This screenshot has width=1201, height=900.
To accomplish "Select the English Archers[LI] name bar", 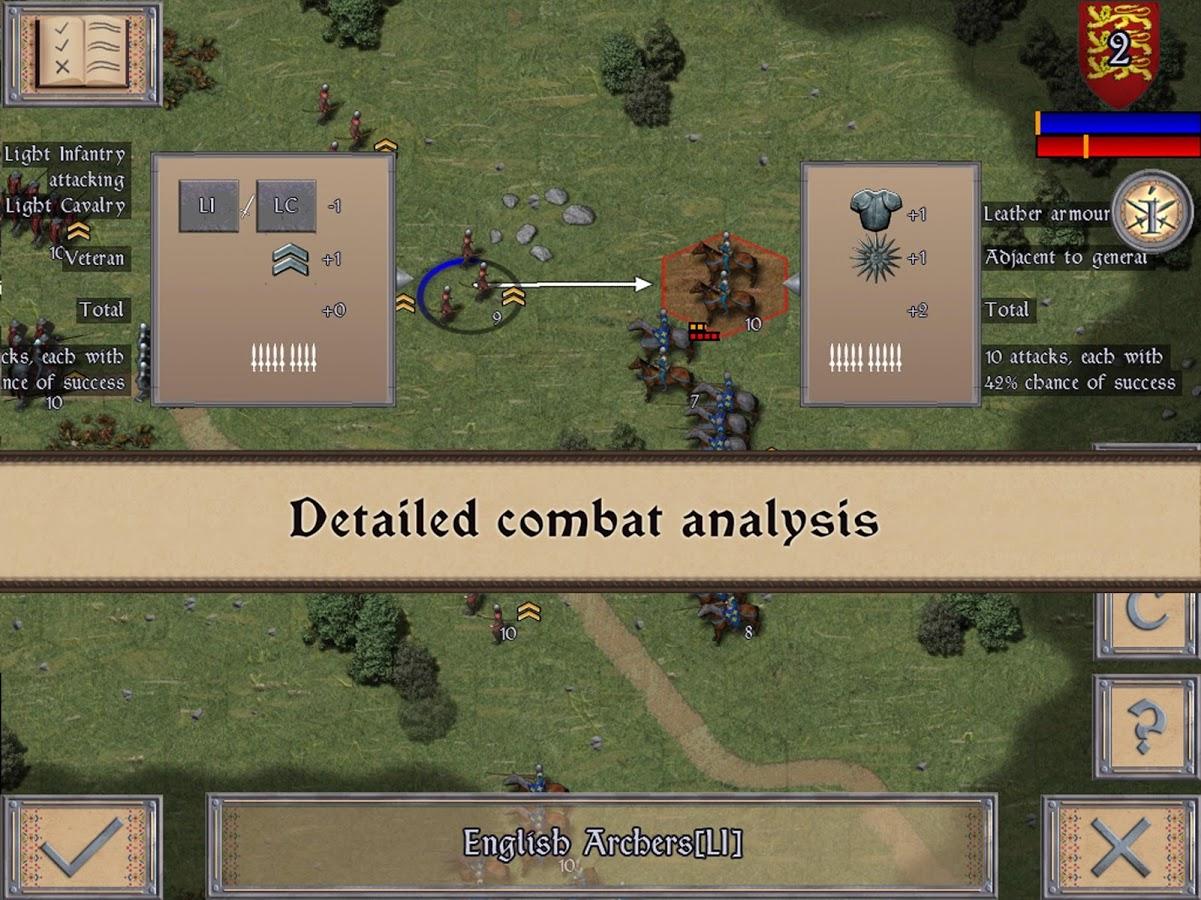I will click(x=601, y=842).
